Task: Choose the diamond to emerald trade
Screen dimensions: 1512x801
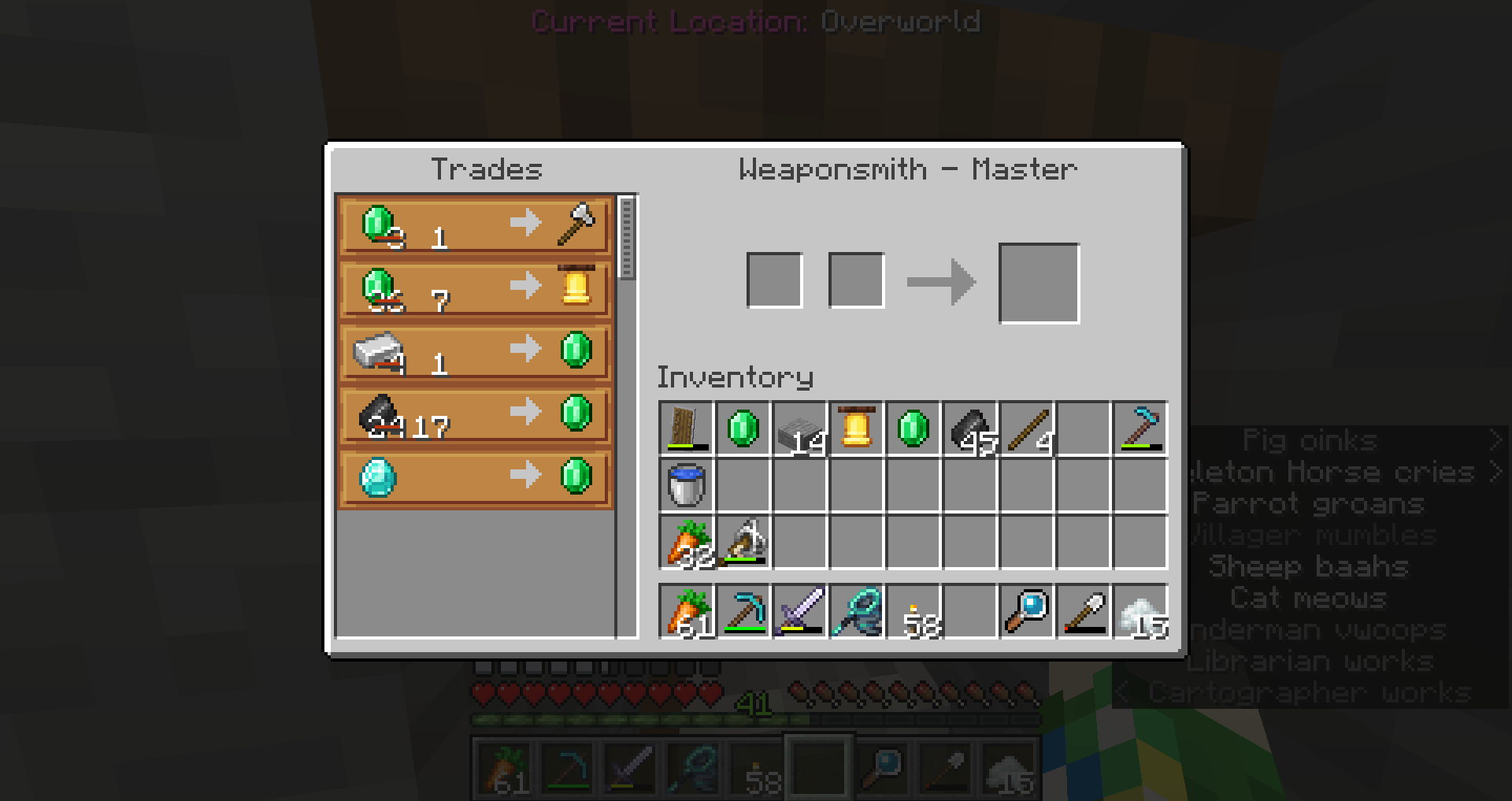Action: 475,477
